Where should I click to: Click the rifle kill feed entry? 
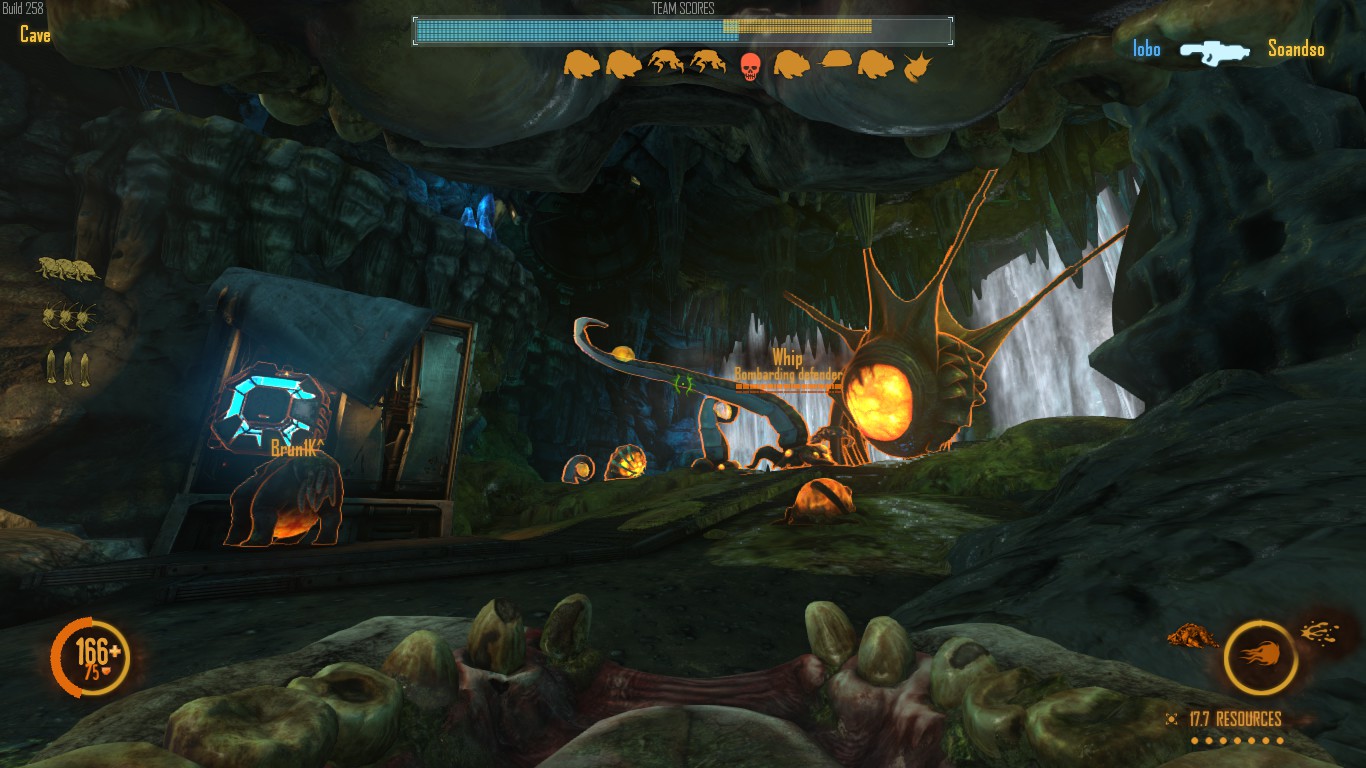click(x=1214, y=50)
